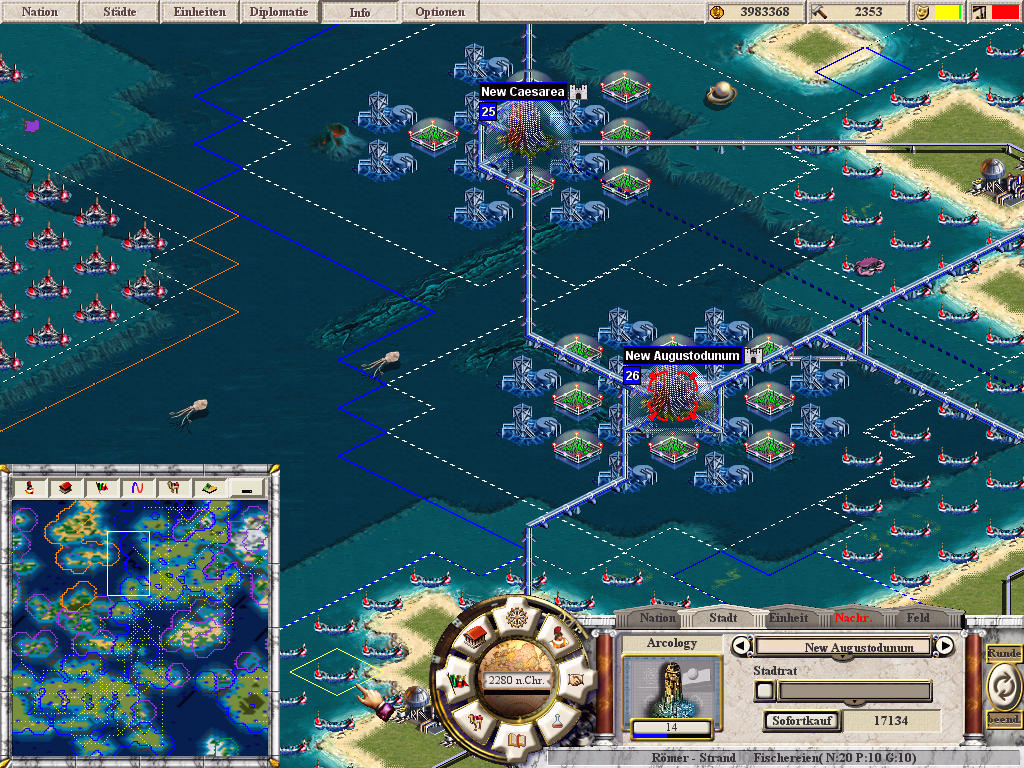Viewport: 1024px width, 768px height.
Task: Switch to the Feld tab
Action: pos(918,618)
